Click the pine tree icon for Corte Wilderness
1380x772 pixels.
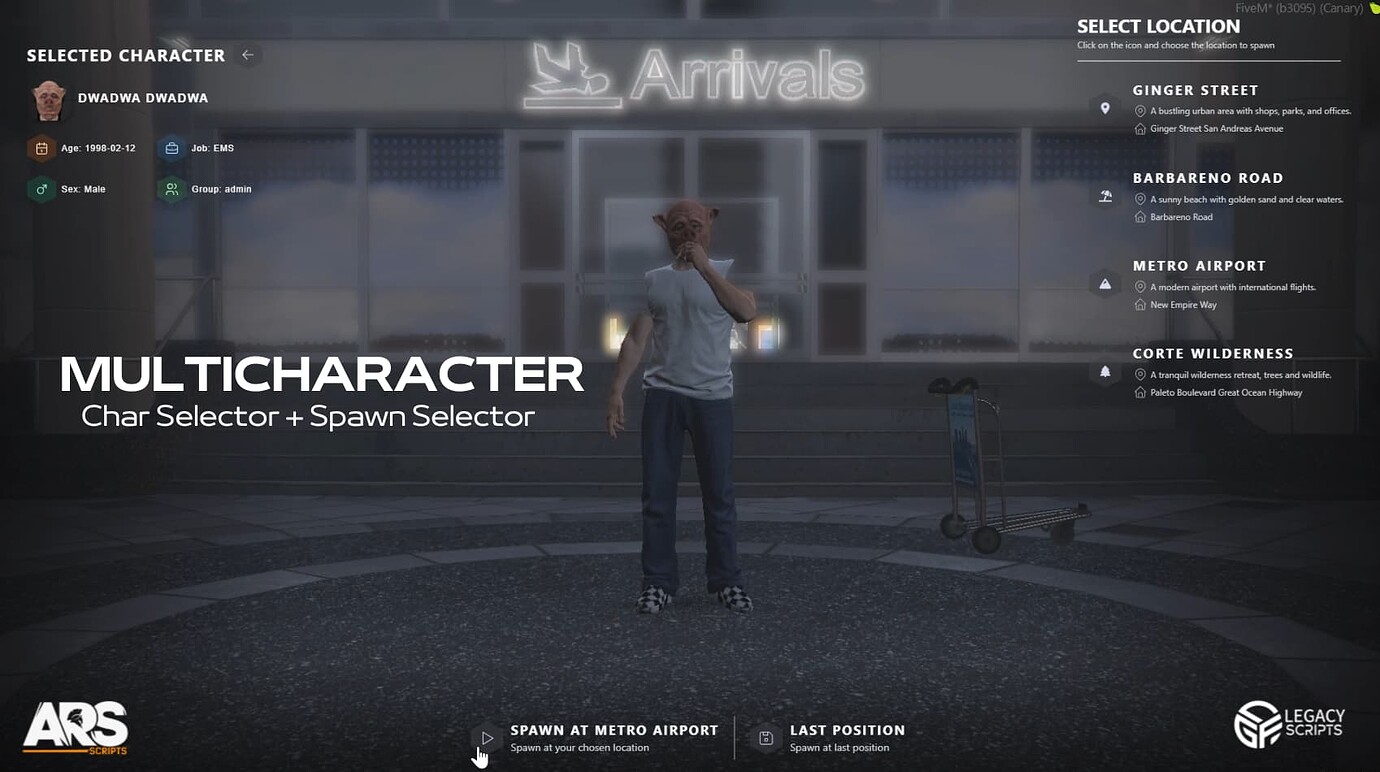point(1105,371)
